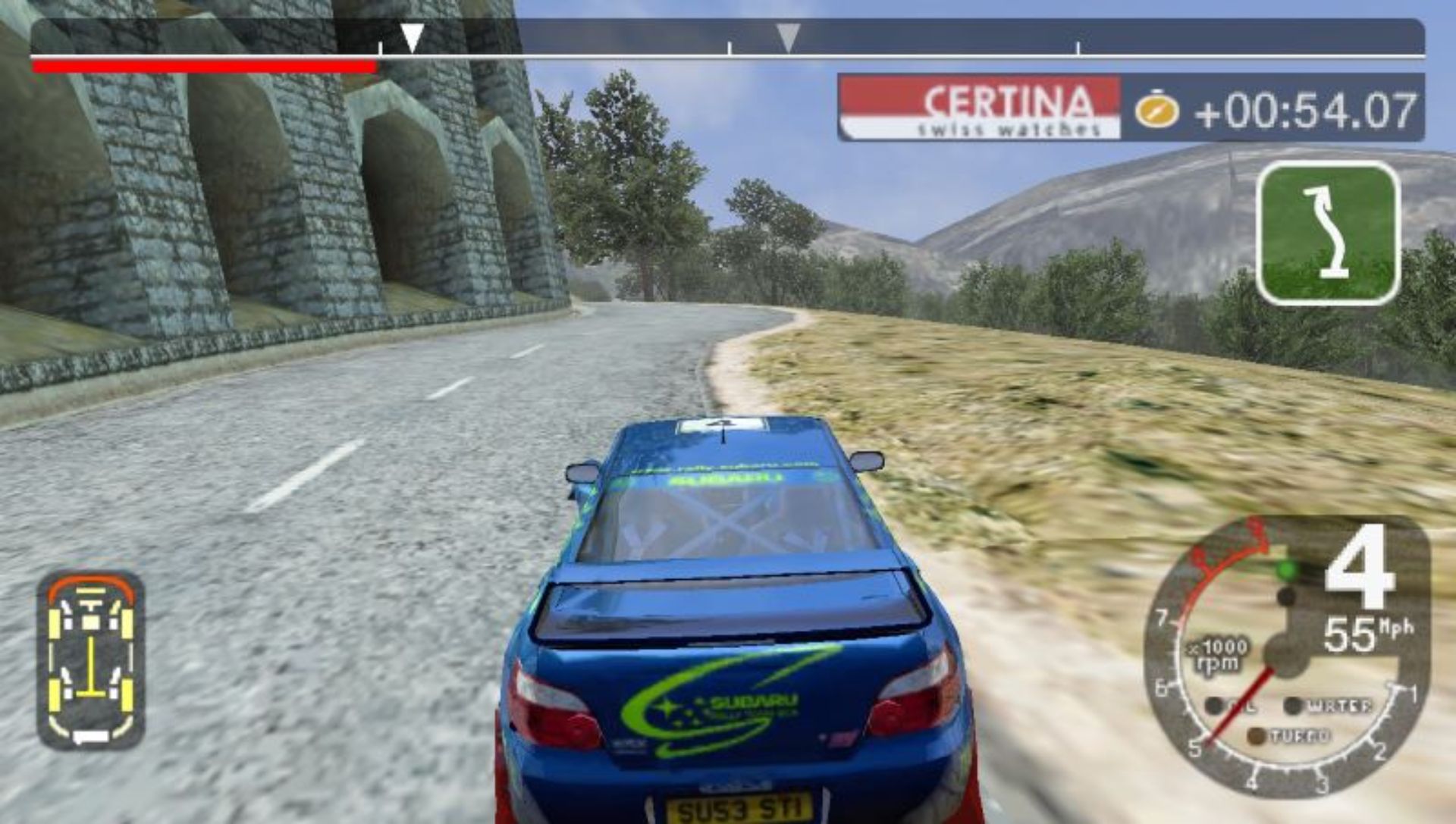Click the white triangle stage progress marker

pyautogui.click(x=412, y=37)
